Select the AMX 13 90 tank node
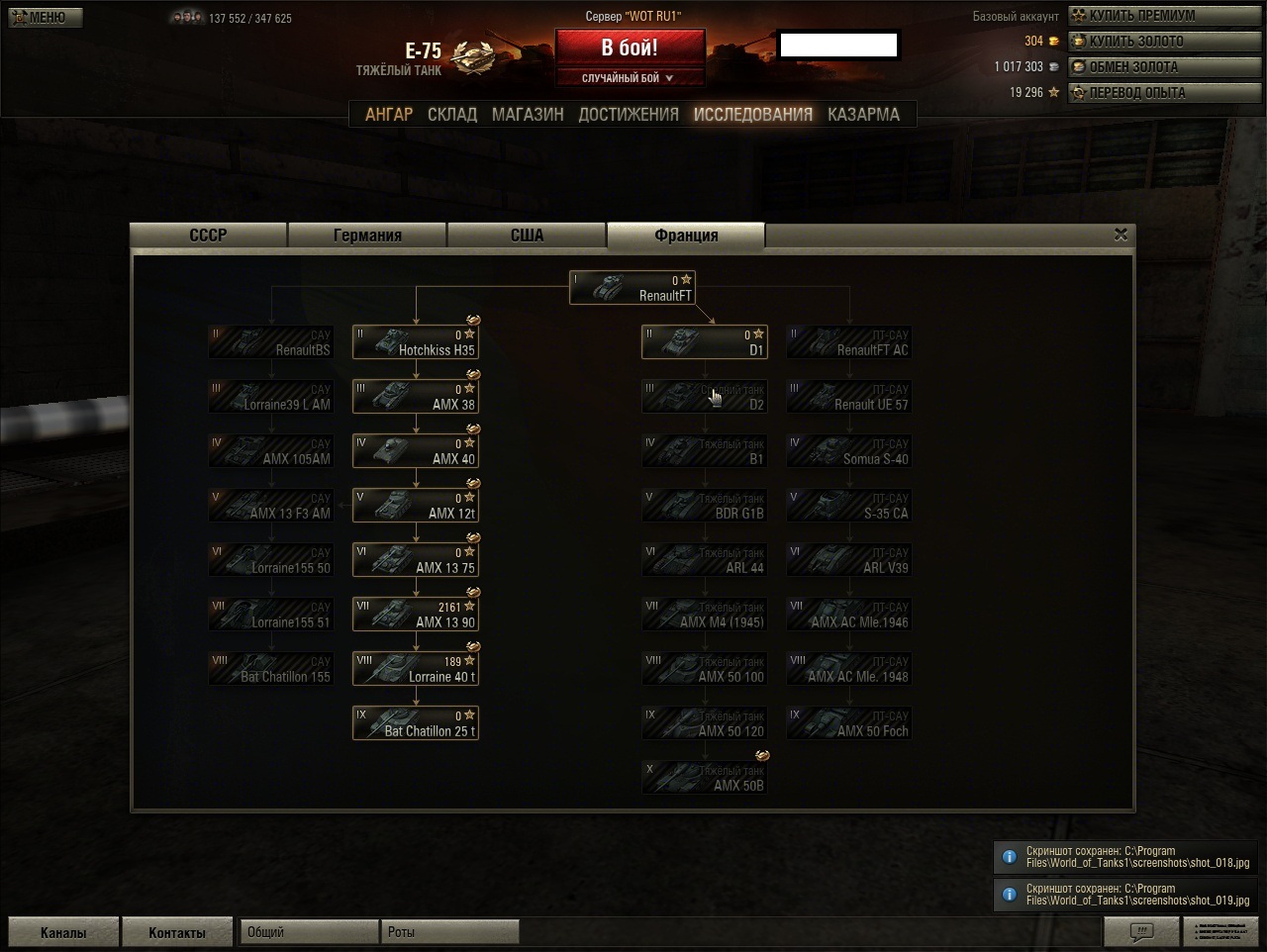 pyautogui.click(x=416, y=615)
